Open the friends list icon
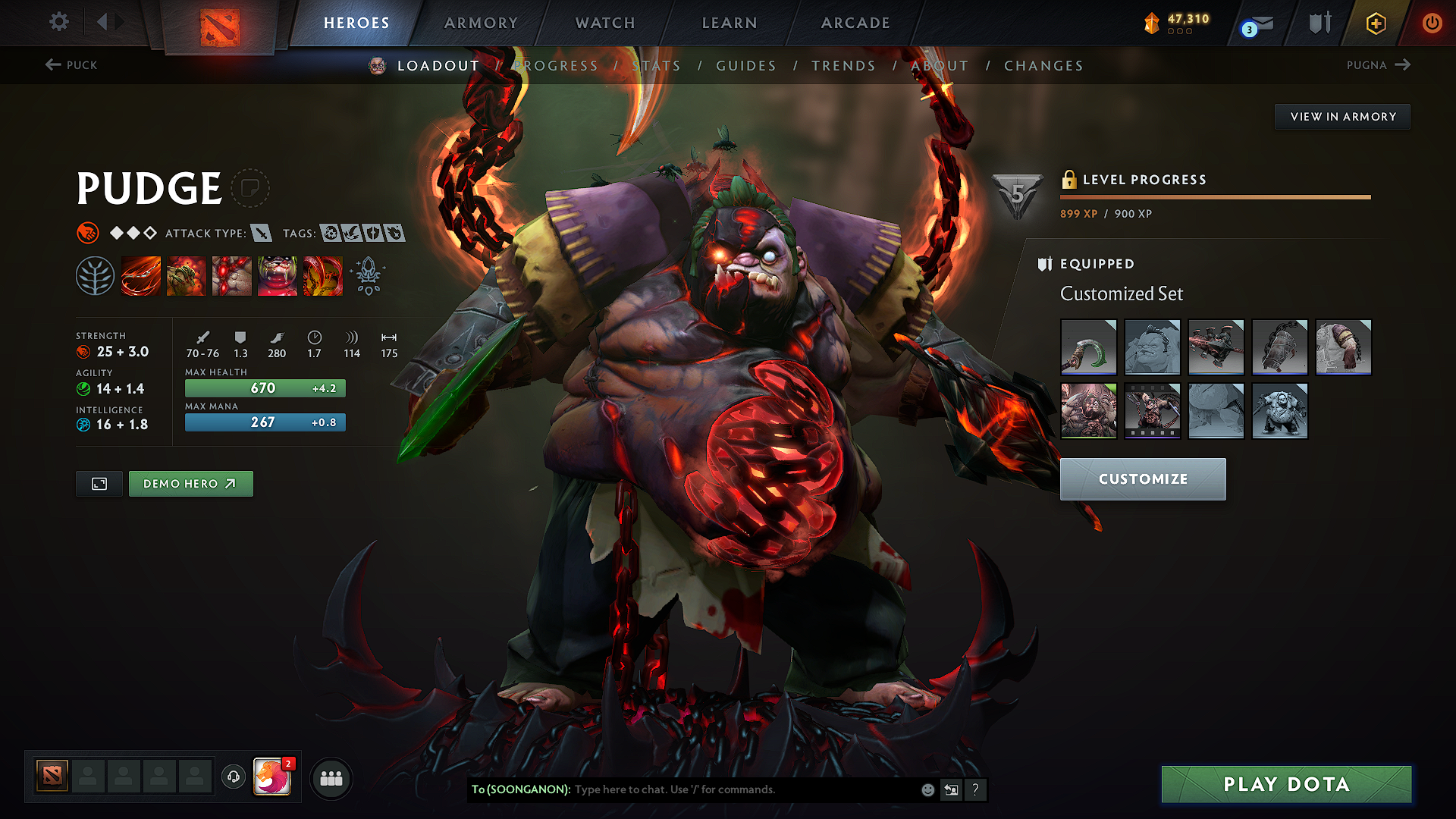Image resolution: width=1456 pixels, height=819 pixels. click(331, 777)
